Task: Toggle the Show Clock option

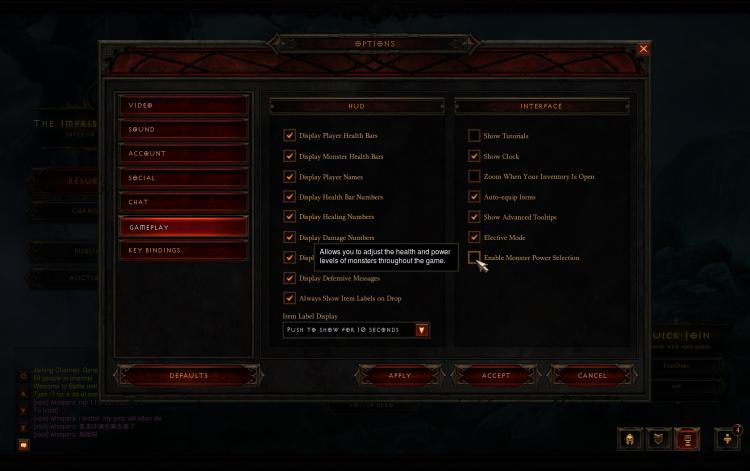Action: tap(474, 156)
